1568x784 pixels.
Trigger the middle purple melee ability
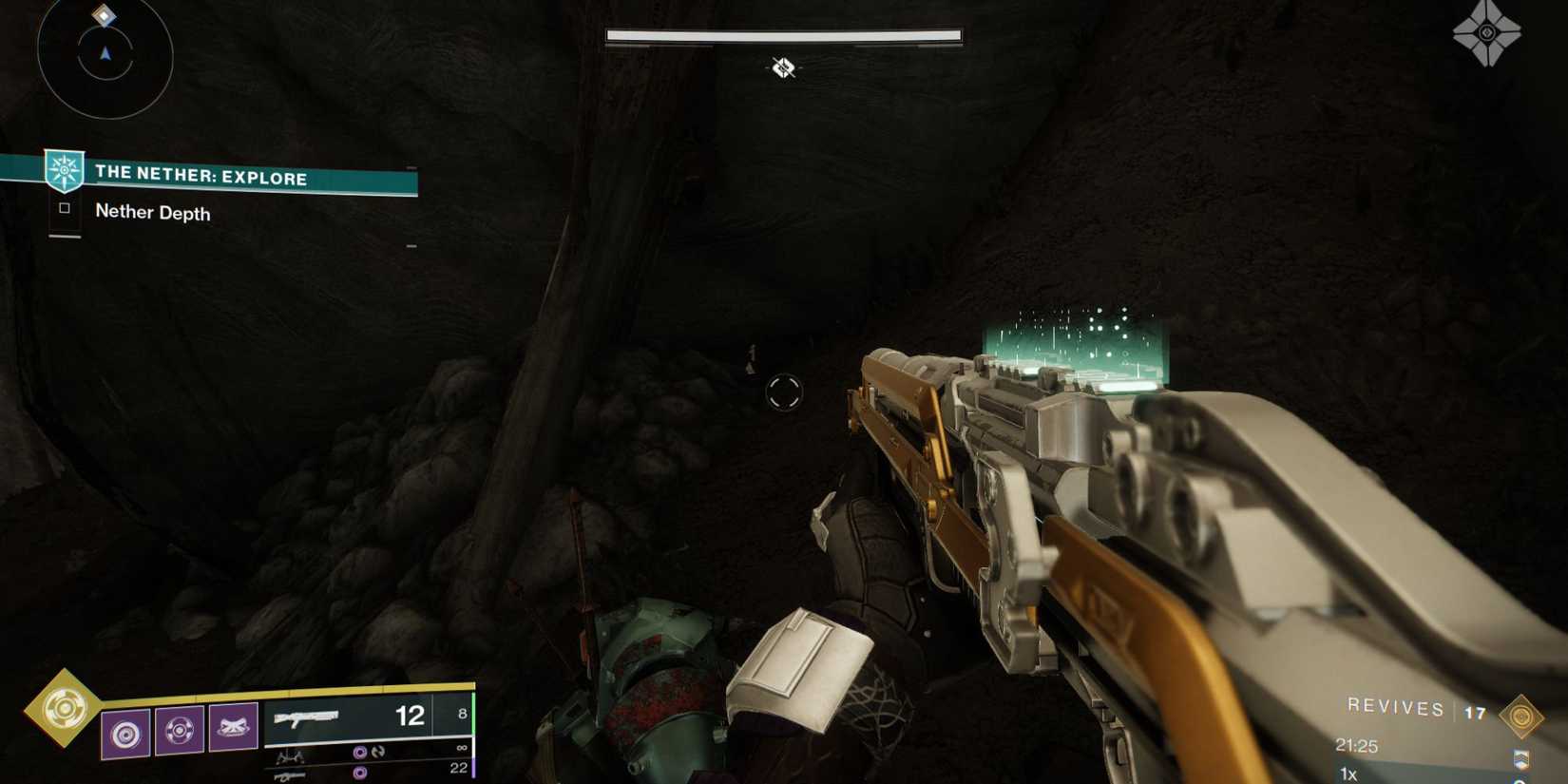point(180,731)
